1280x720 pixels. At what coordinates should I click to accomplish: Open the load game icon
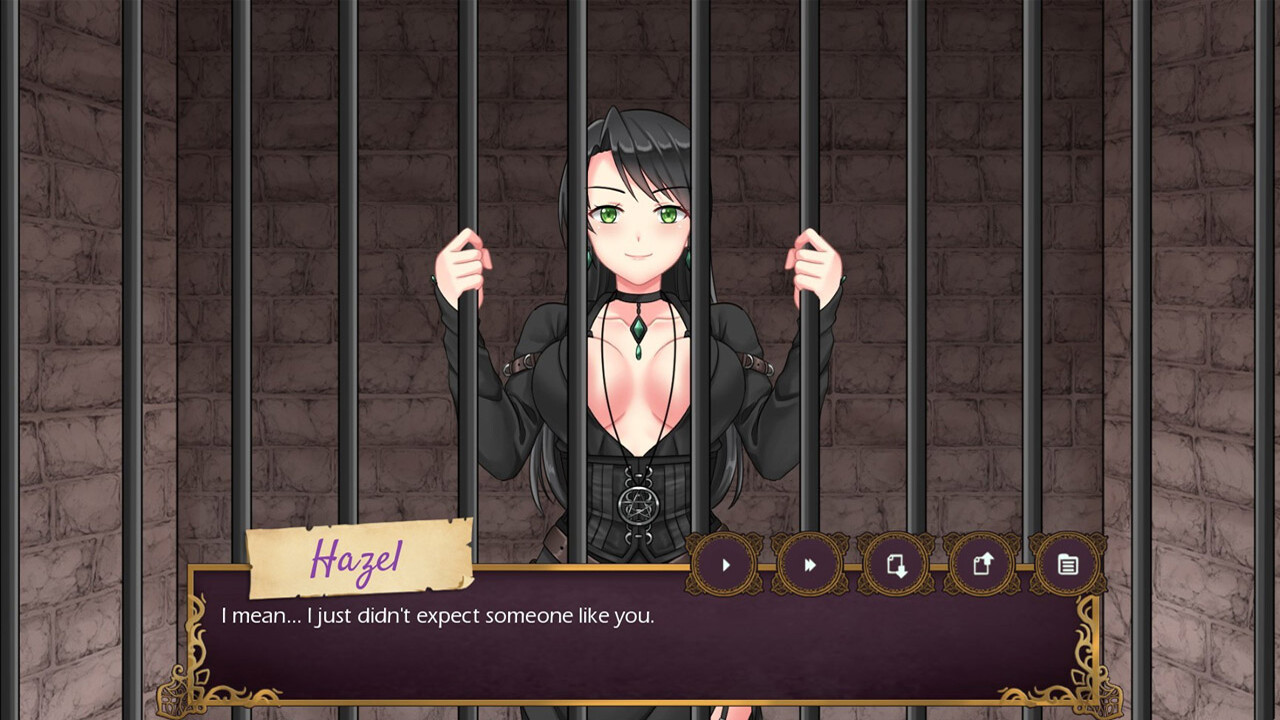(983, 565)
